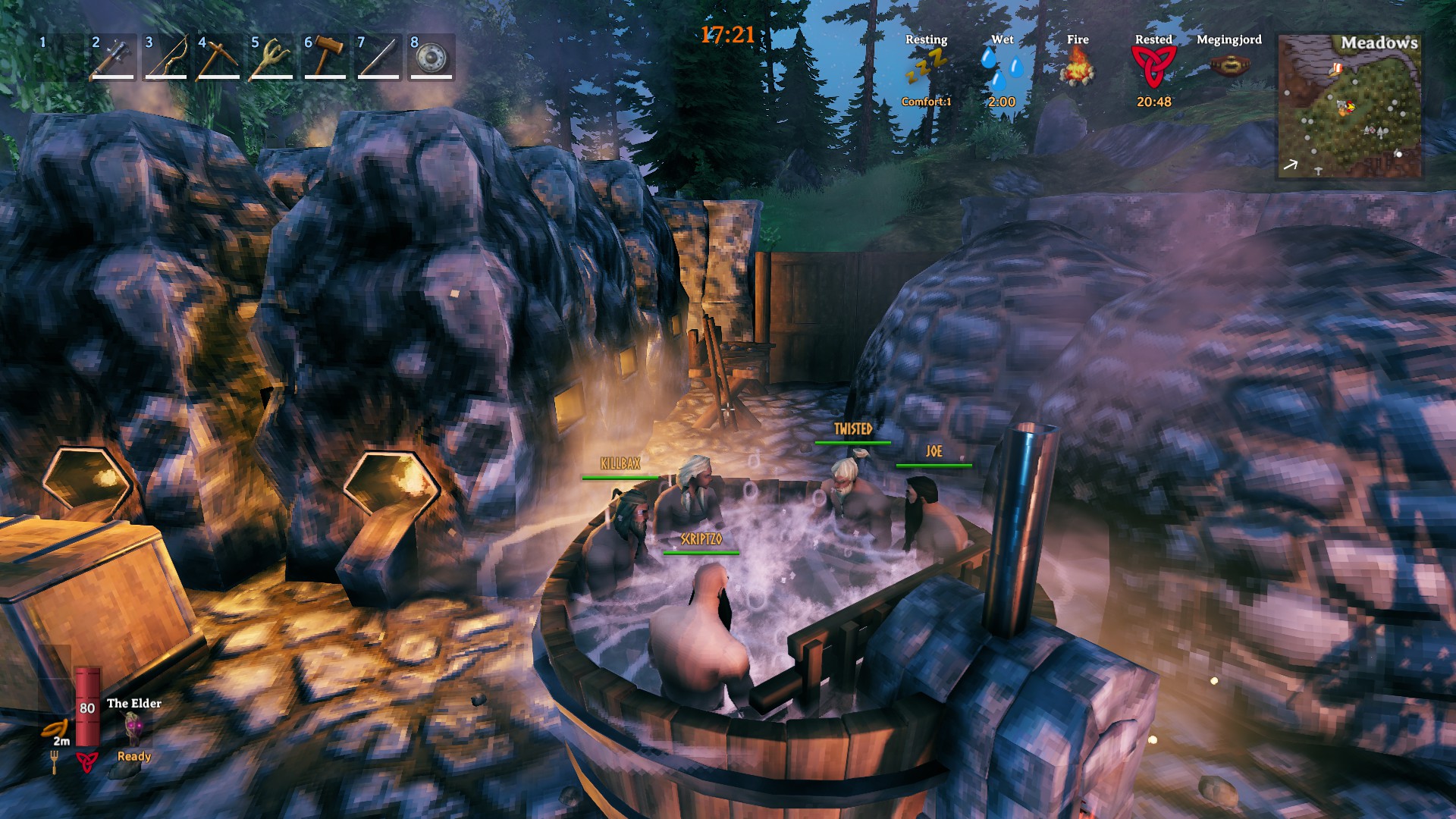The height and width of the screenshot is (819, 1456).
Task: Equip the hammer from hotbar slot 6
Action: click(326, 62)
